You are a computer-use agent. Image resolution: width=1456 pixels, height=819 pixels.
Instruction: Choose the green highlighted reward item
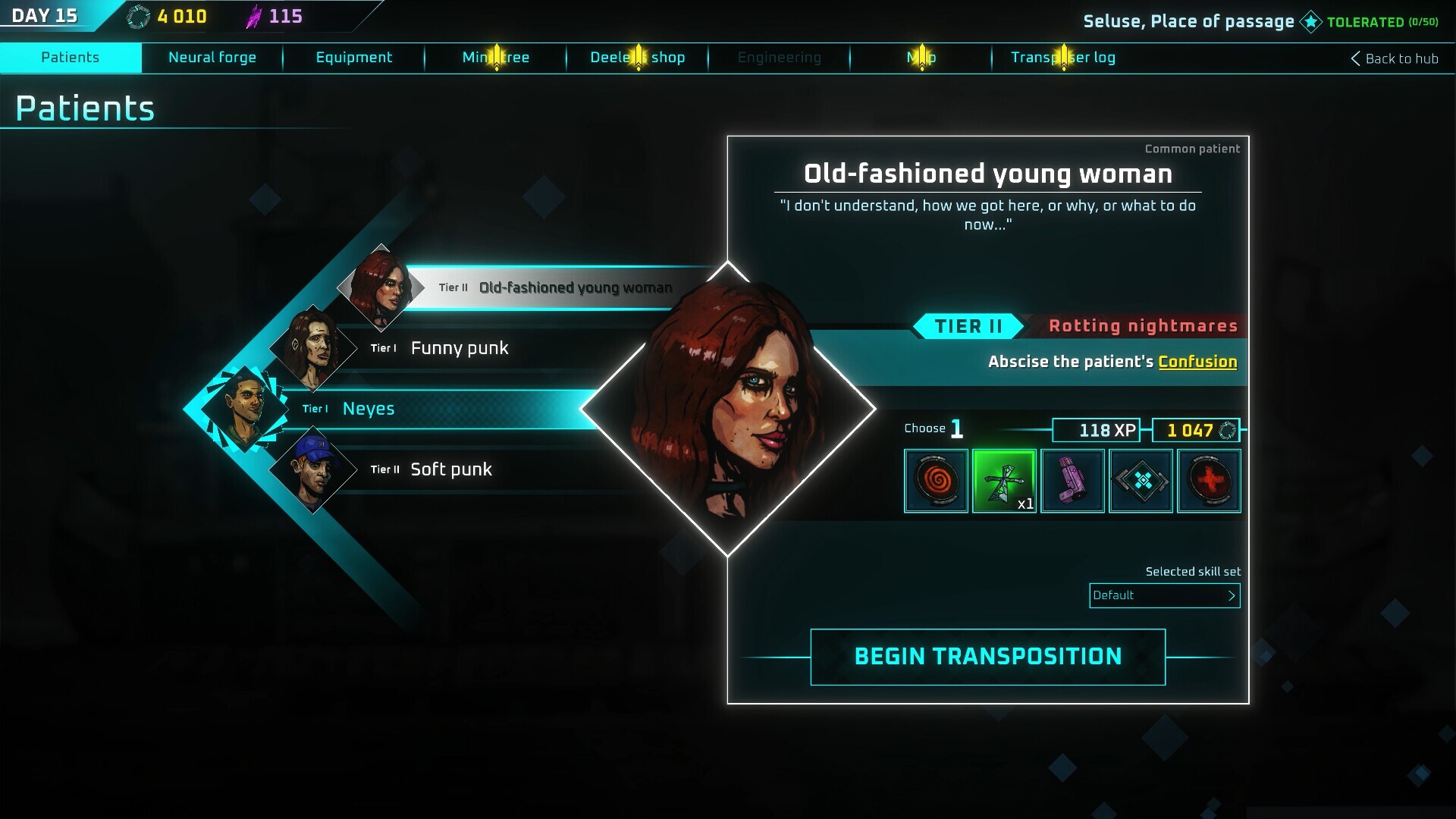(x=1004, y=481)
